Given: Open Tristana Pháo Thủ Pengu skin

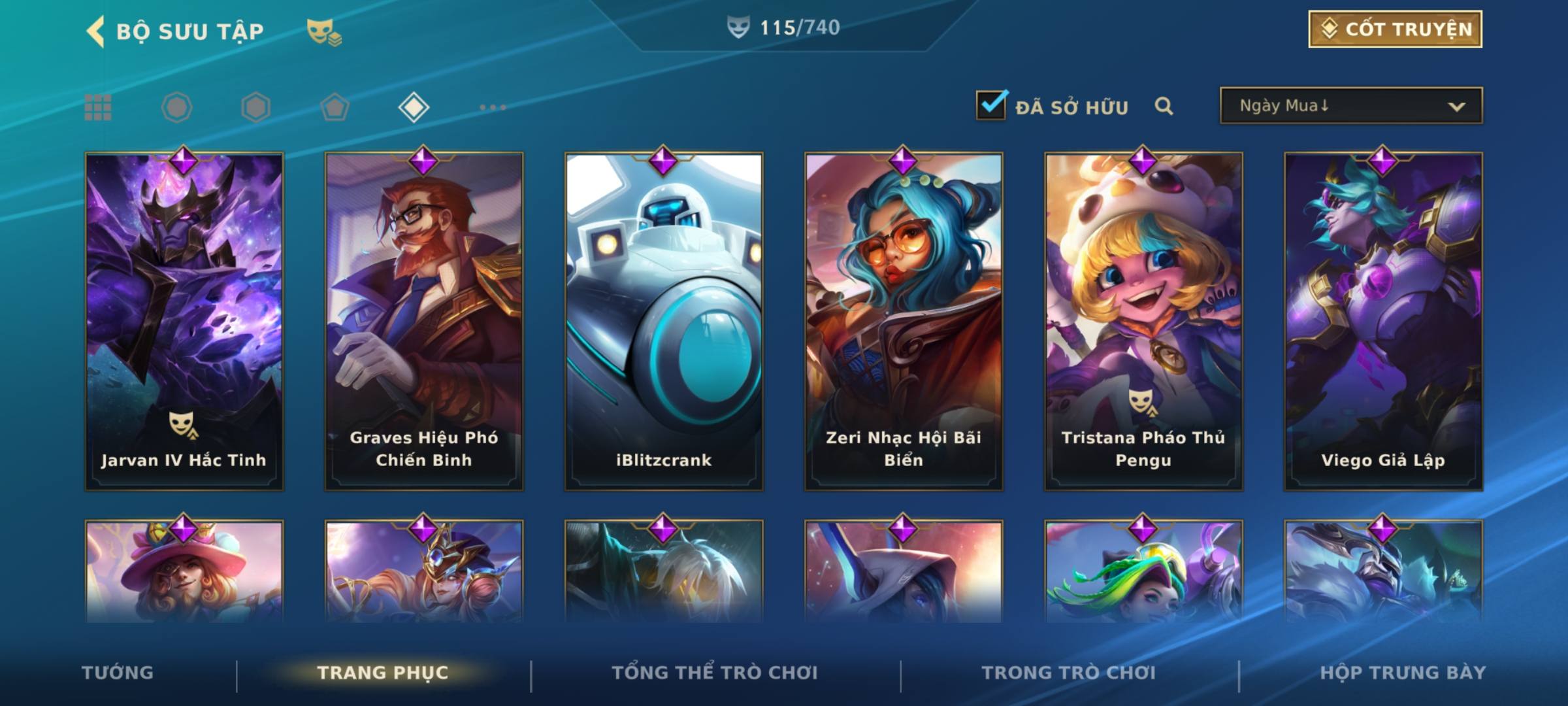Looking at the screenshot, I should pyautogui.click(x=1143, y=322).
